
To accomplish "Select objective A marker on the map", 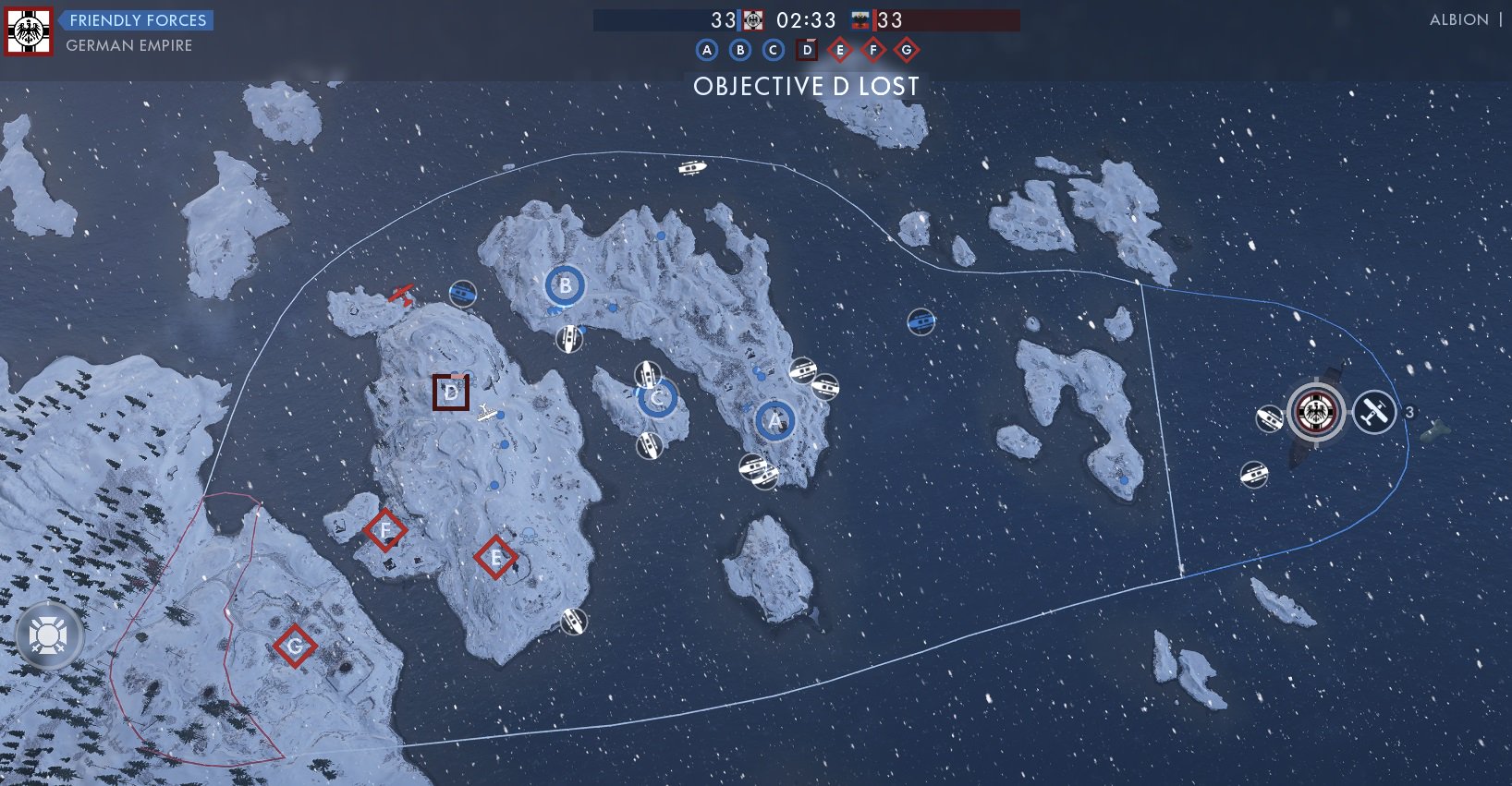I will (775, 421).
